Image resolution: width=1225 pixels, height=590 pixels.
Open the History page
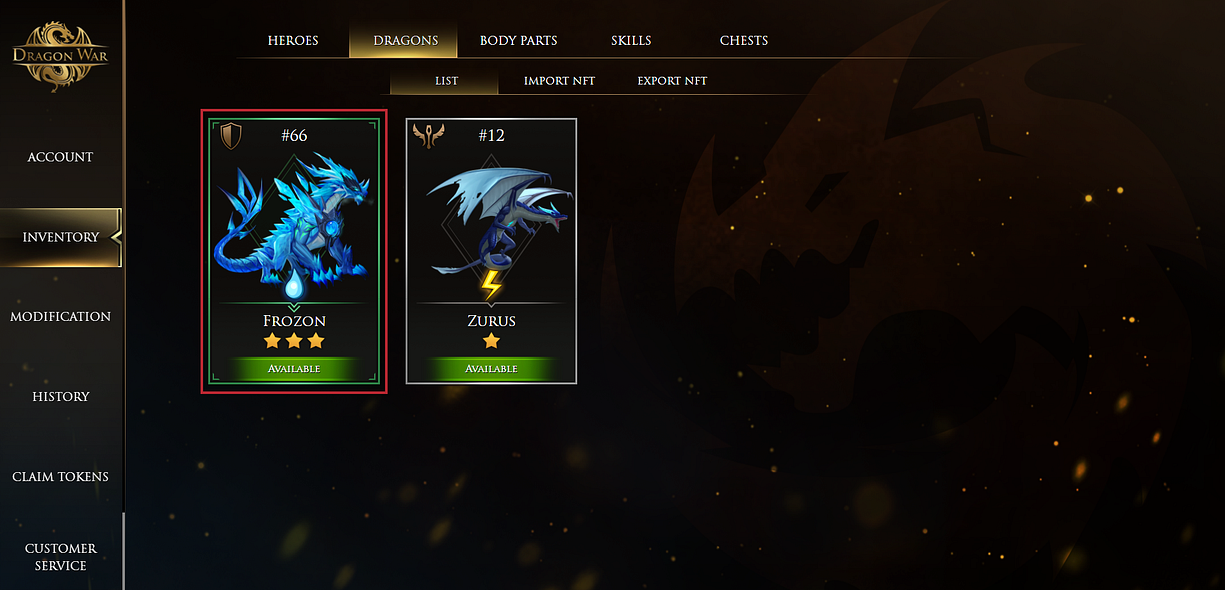point(60,397)
